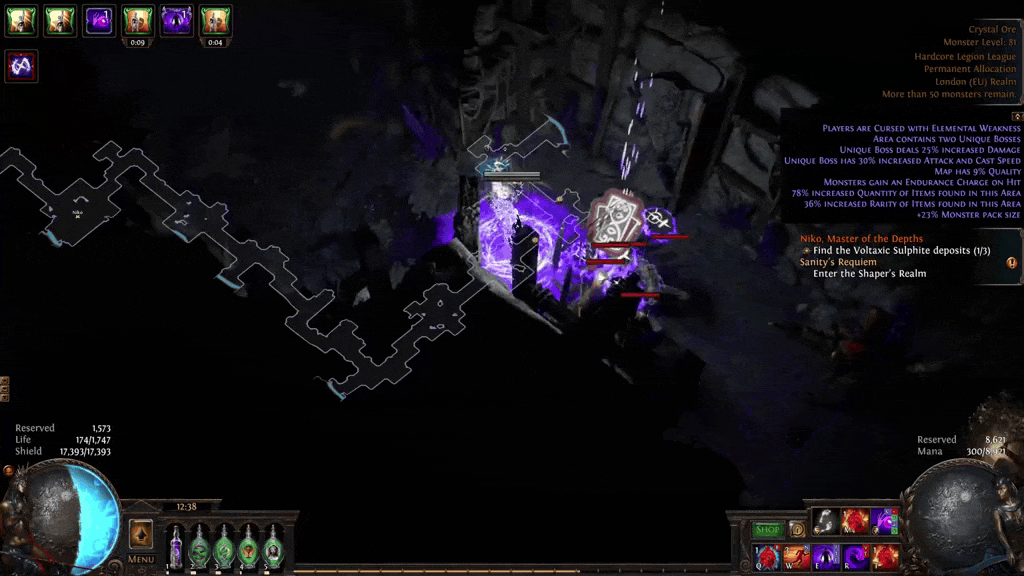Click the round info button beside Shop
This screenshot has width=1024, height=576.
[797, 529]
